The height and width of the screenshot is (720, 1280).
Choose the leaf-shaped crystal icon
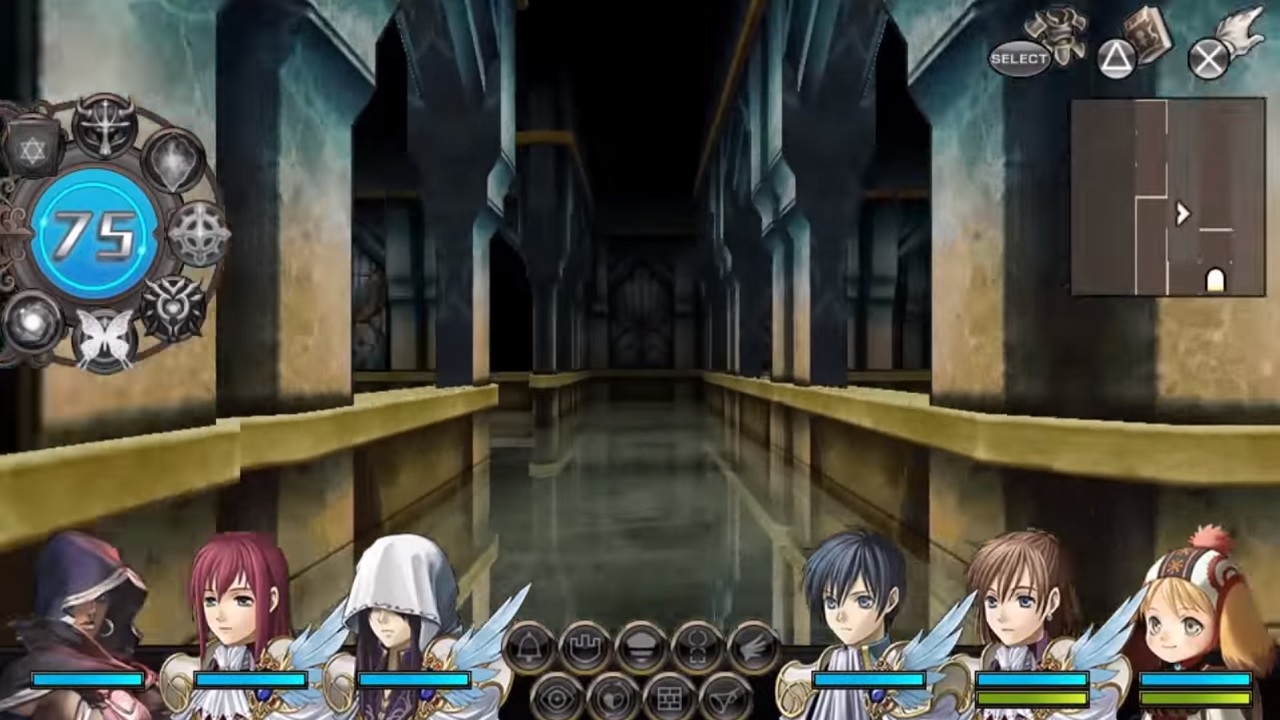coord(174,160)
